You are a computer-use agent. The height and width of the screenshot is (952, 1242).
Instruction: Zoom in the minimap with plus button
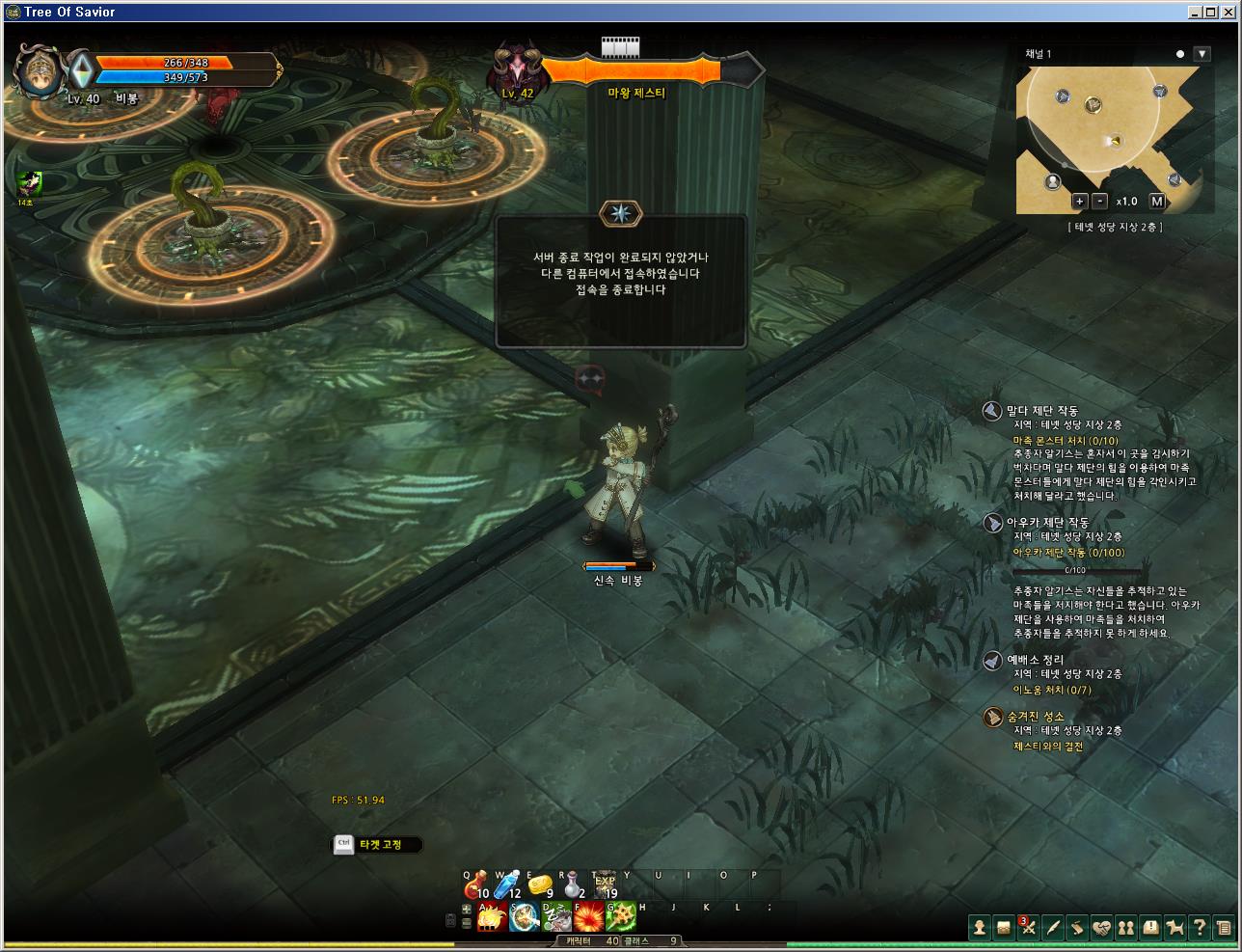point(1080,202)
